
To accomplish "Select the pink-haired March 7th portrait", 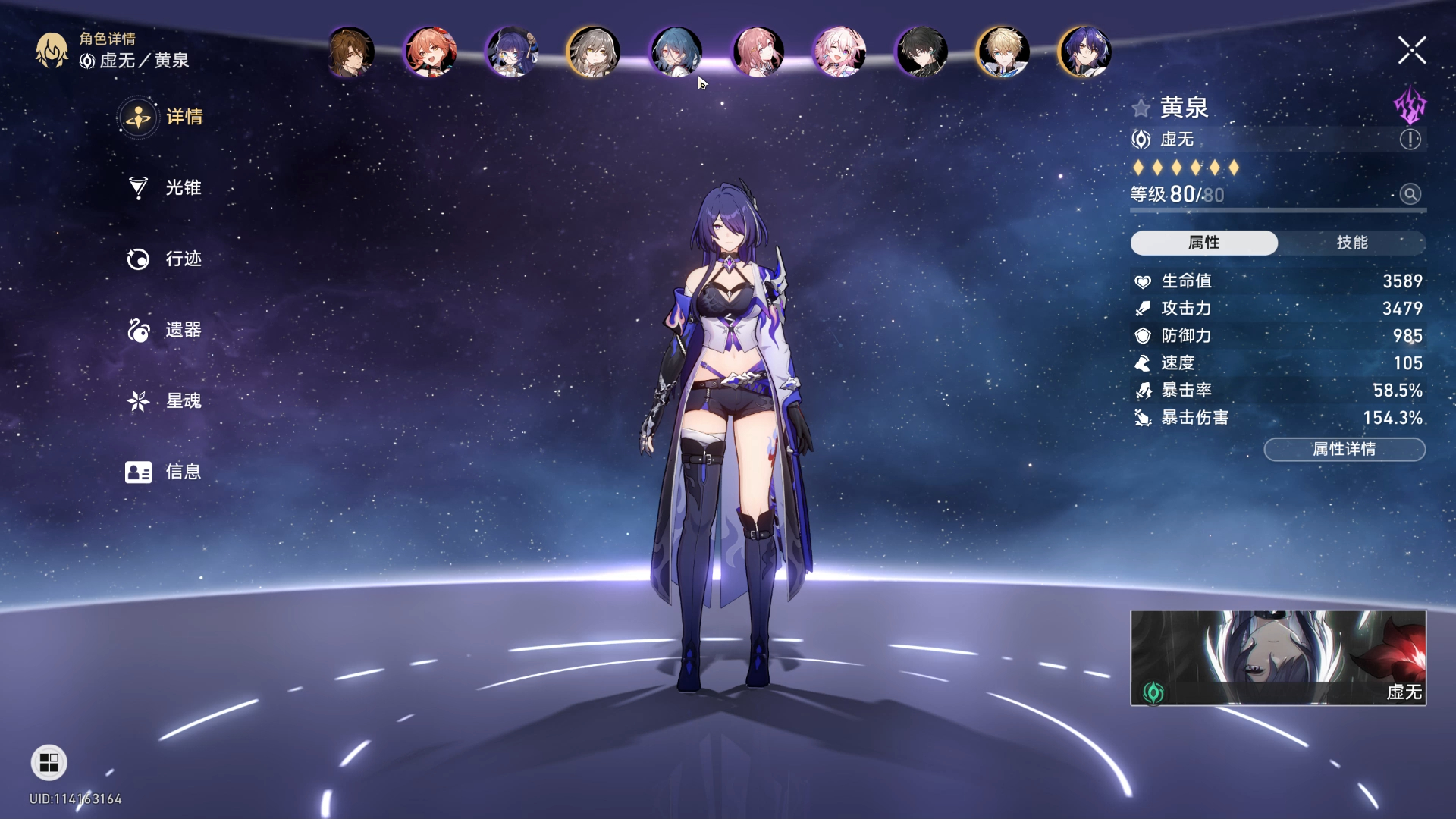I will [x=839, y=52].
